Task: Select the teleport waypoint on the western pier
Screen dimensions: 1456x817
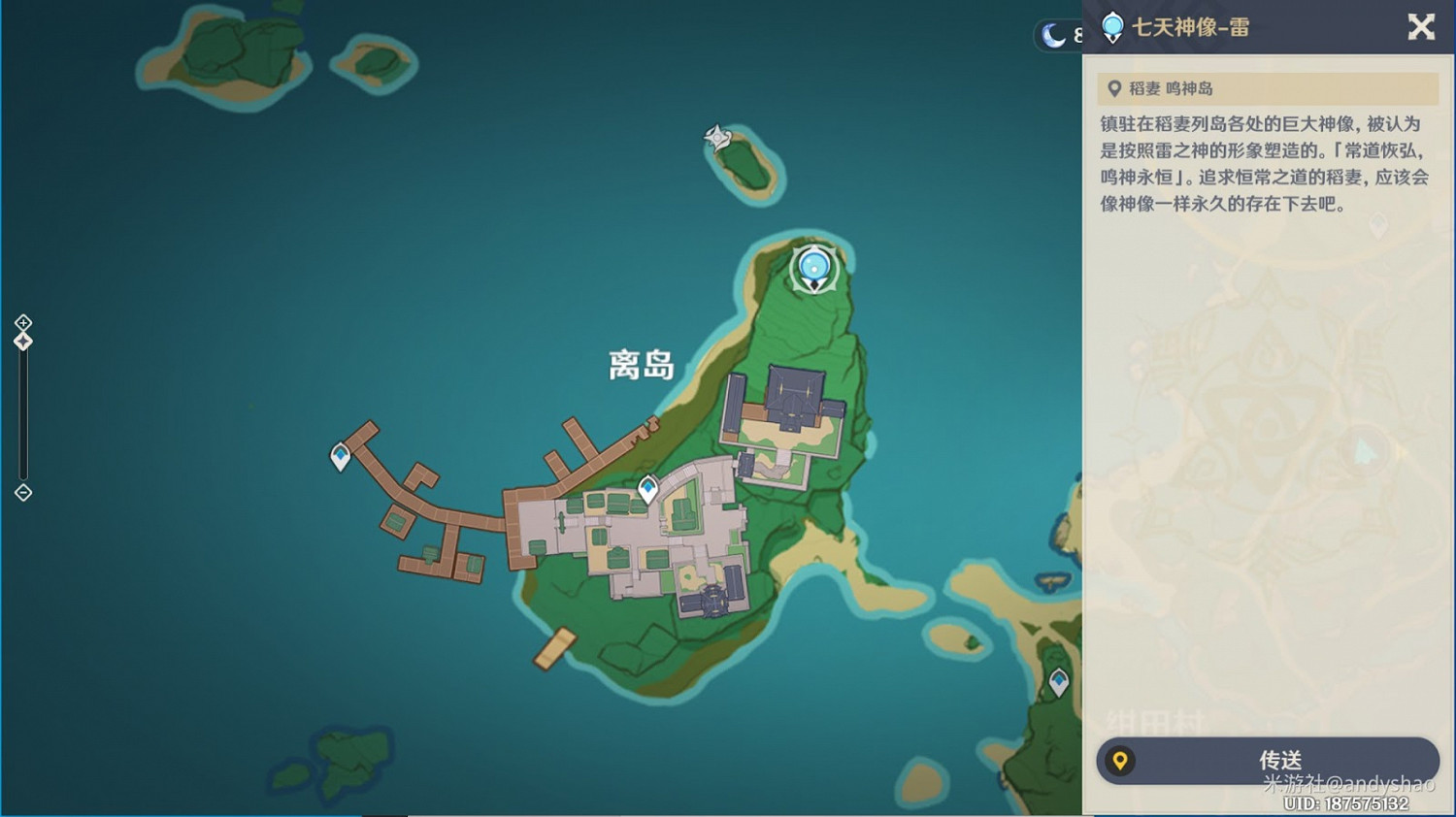Action: click(341, 454)
